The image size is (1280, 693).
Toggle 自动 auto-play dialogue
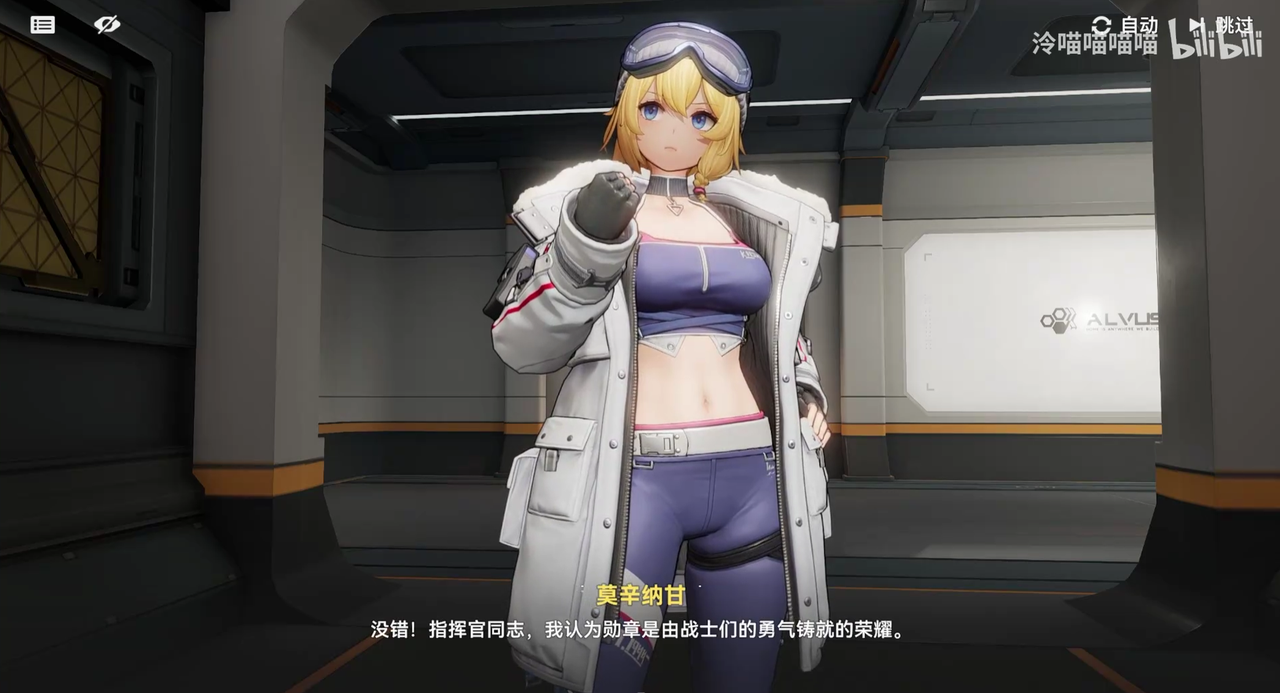coord(1126,25)
